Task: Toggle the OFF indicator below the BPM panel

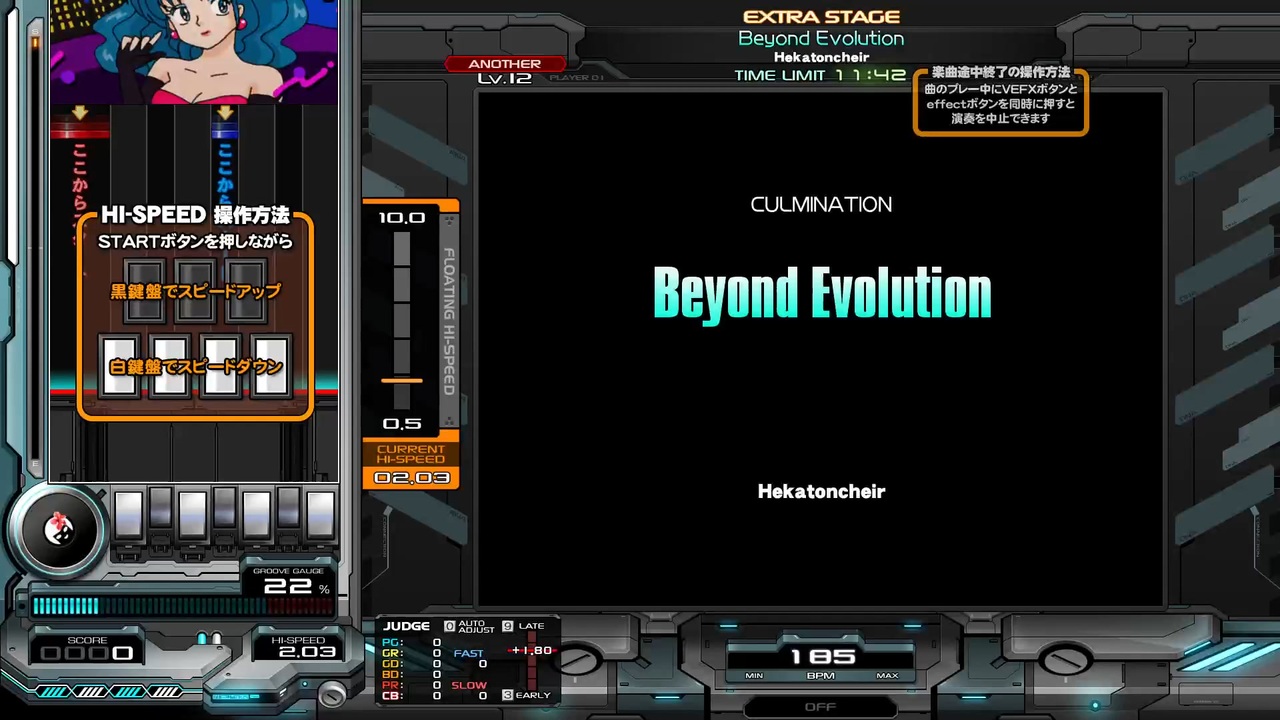Action: coord(820,706)
